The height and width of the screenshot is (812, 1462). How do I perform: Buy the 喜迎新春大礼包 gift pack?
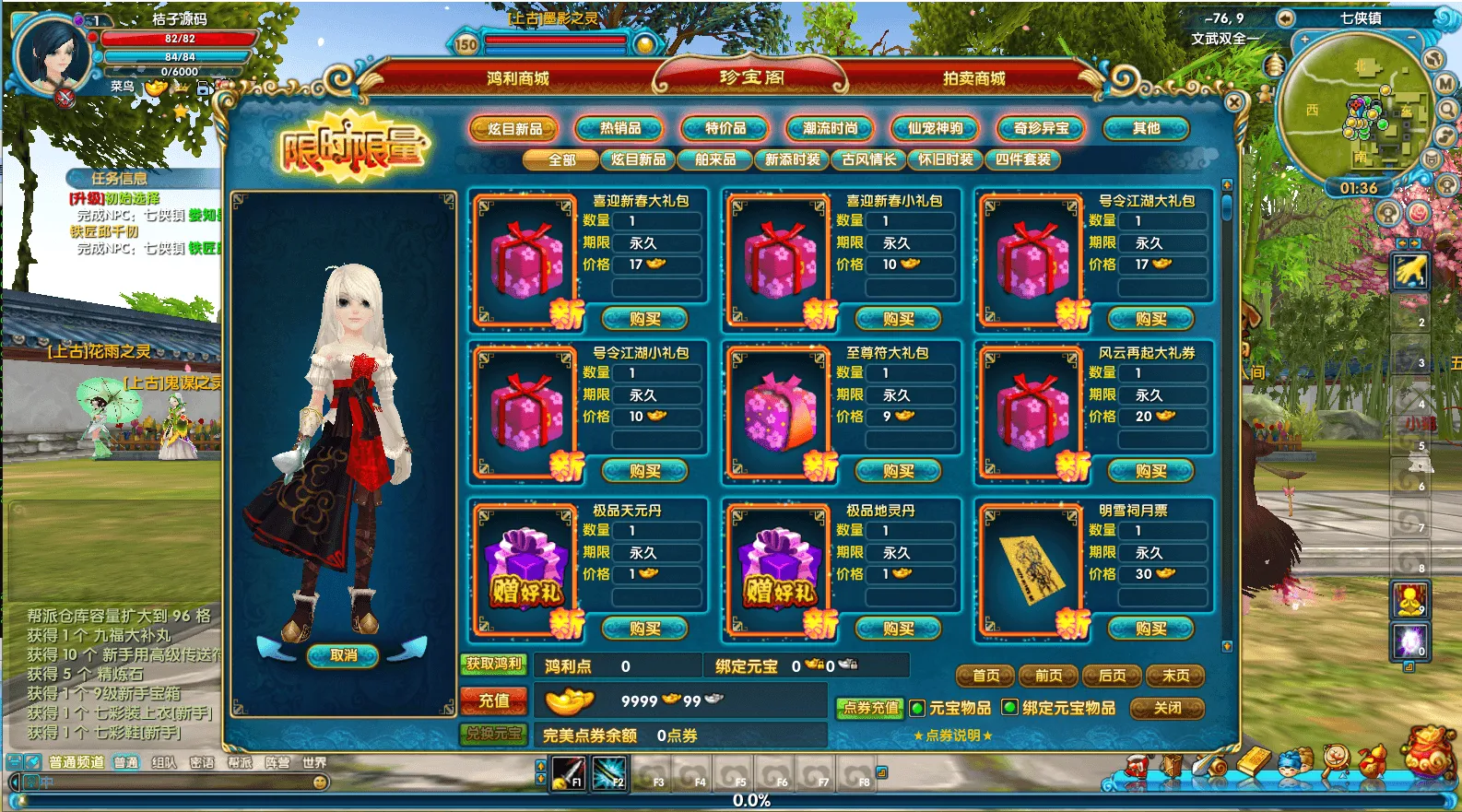(645, 319)
